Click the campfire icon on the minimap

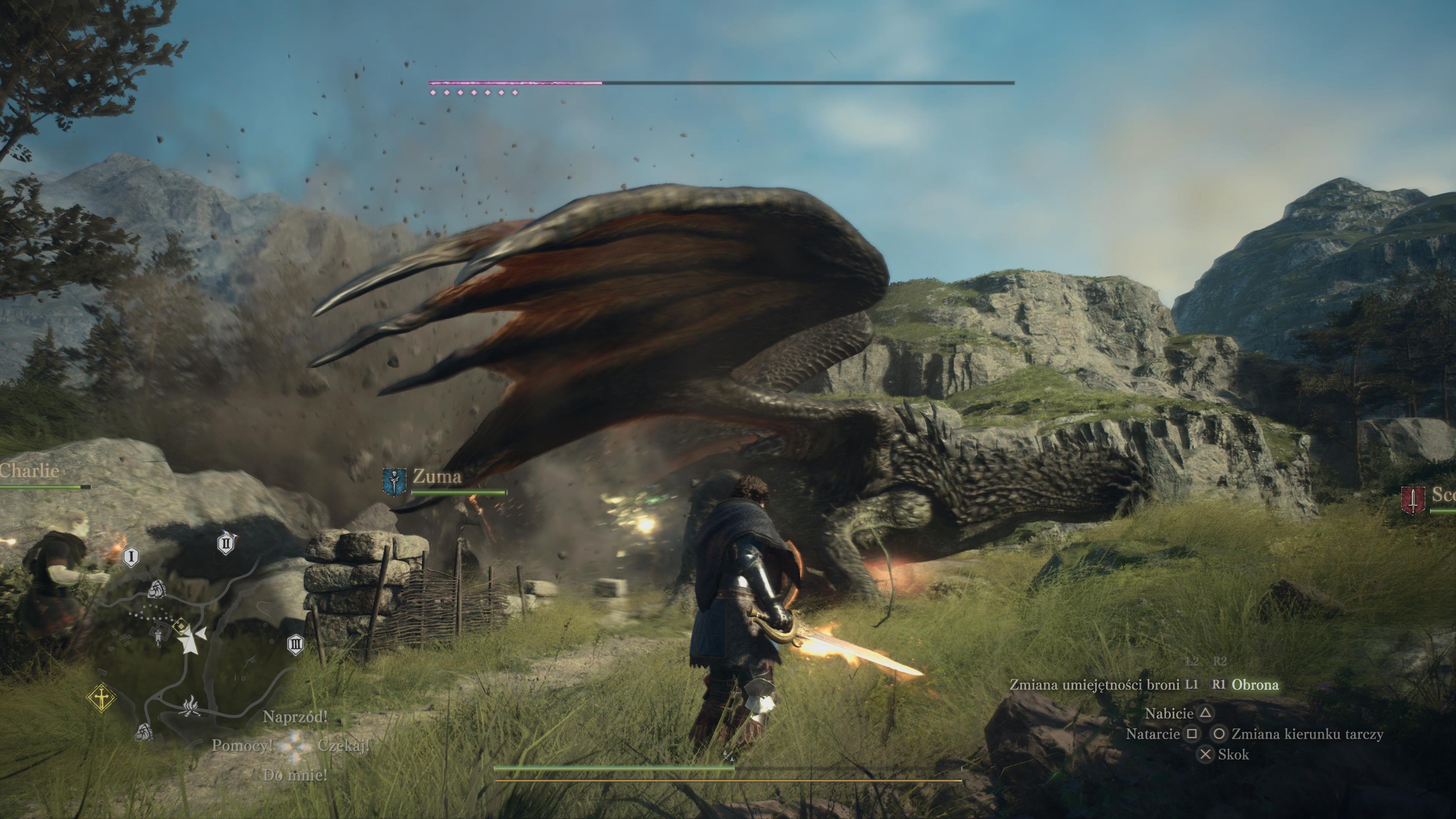tap(190, 706)
